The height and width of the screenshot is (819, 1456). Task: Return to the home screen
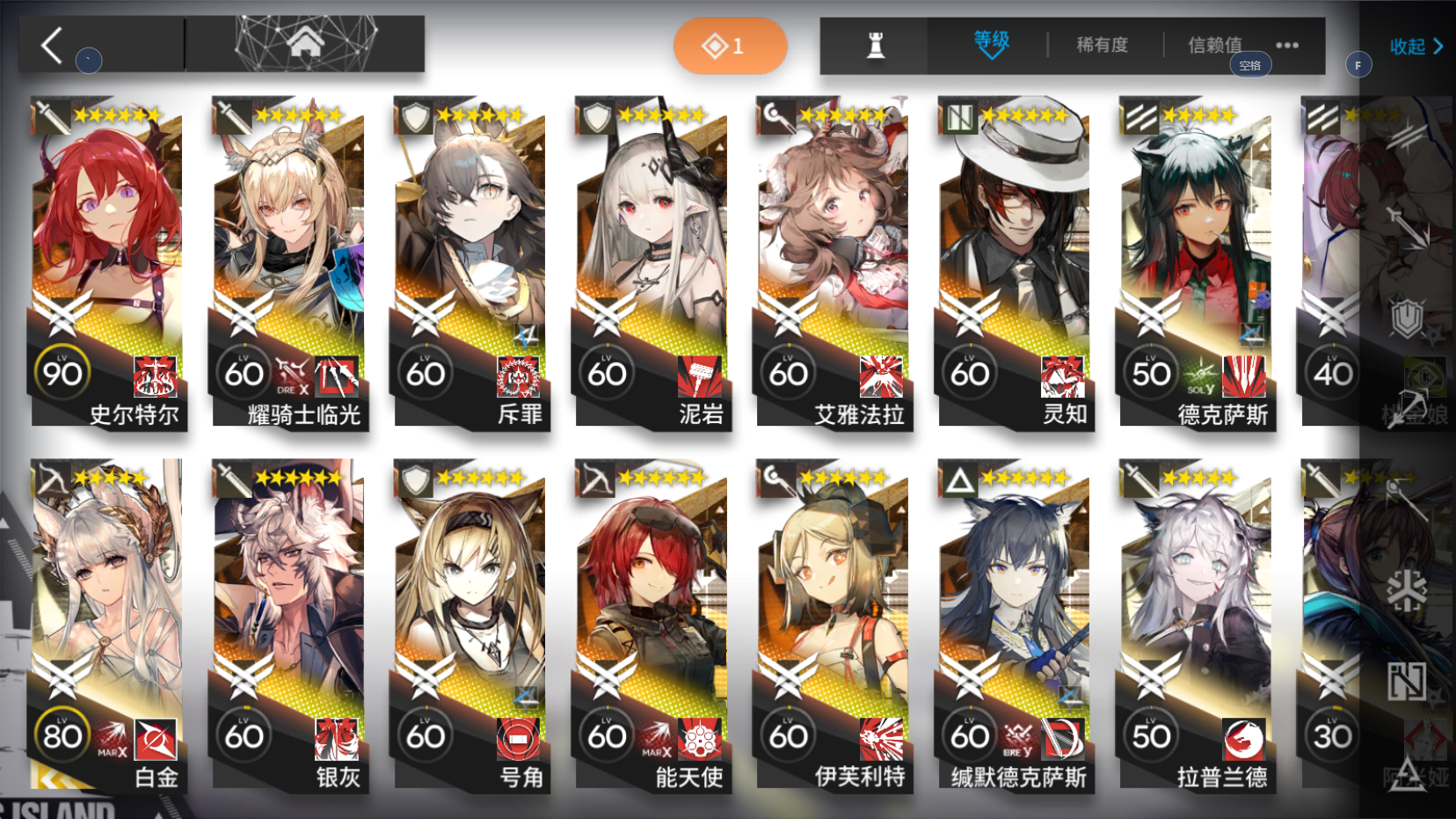[x=305, y=43]
